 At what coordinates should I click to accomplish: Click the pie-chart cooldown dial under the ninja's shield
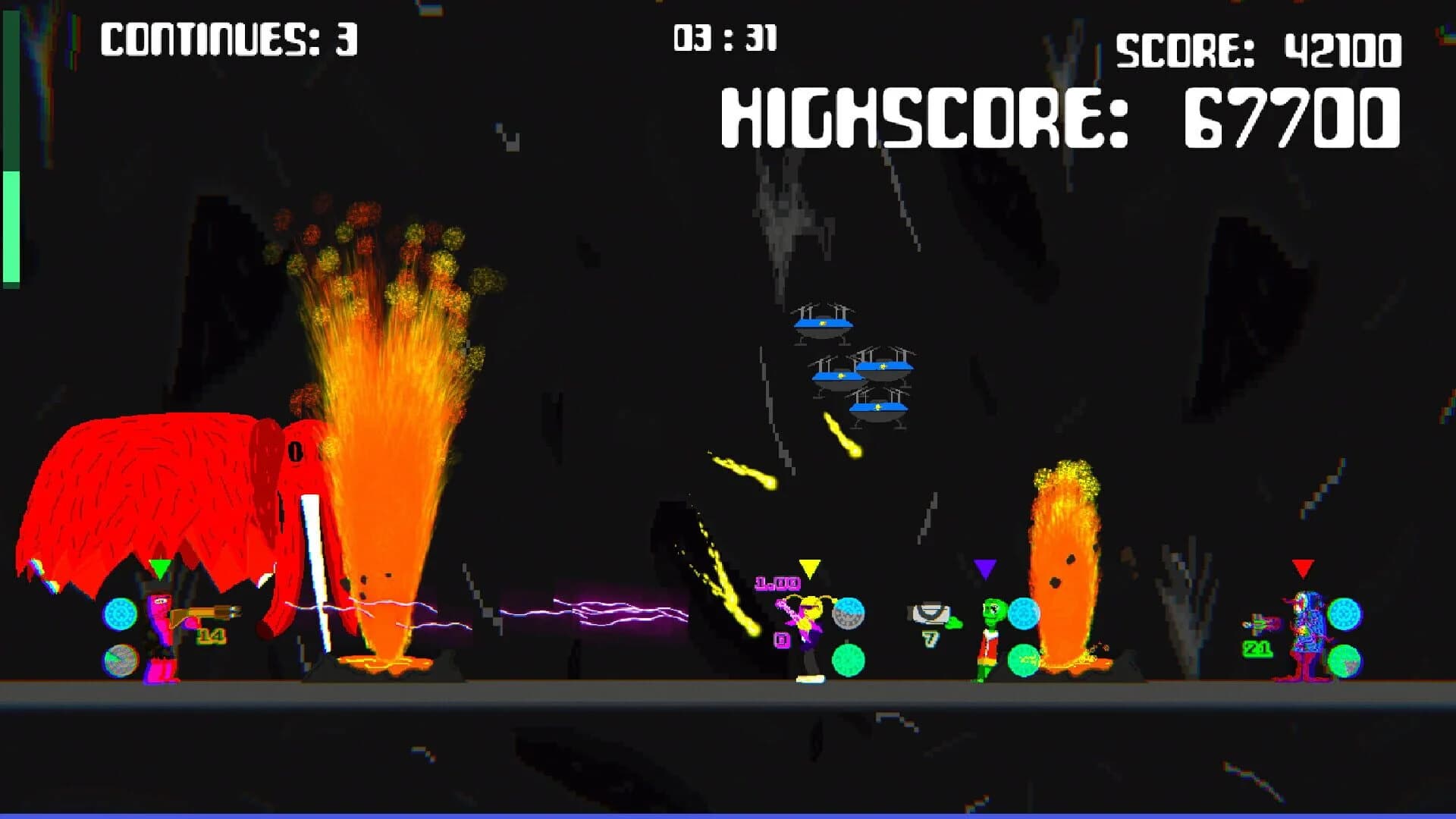point(121,658)
